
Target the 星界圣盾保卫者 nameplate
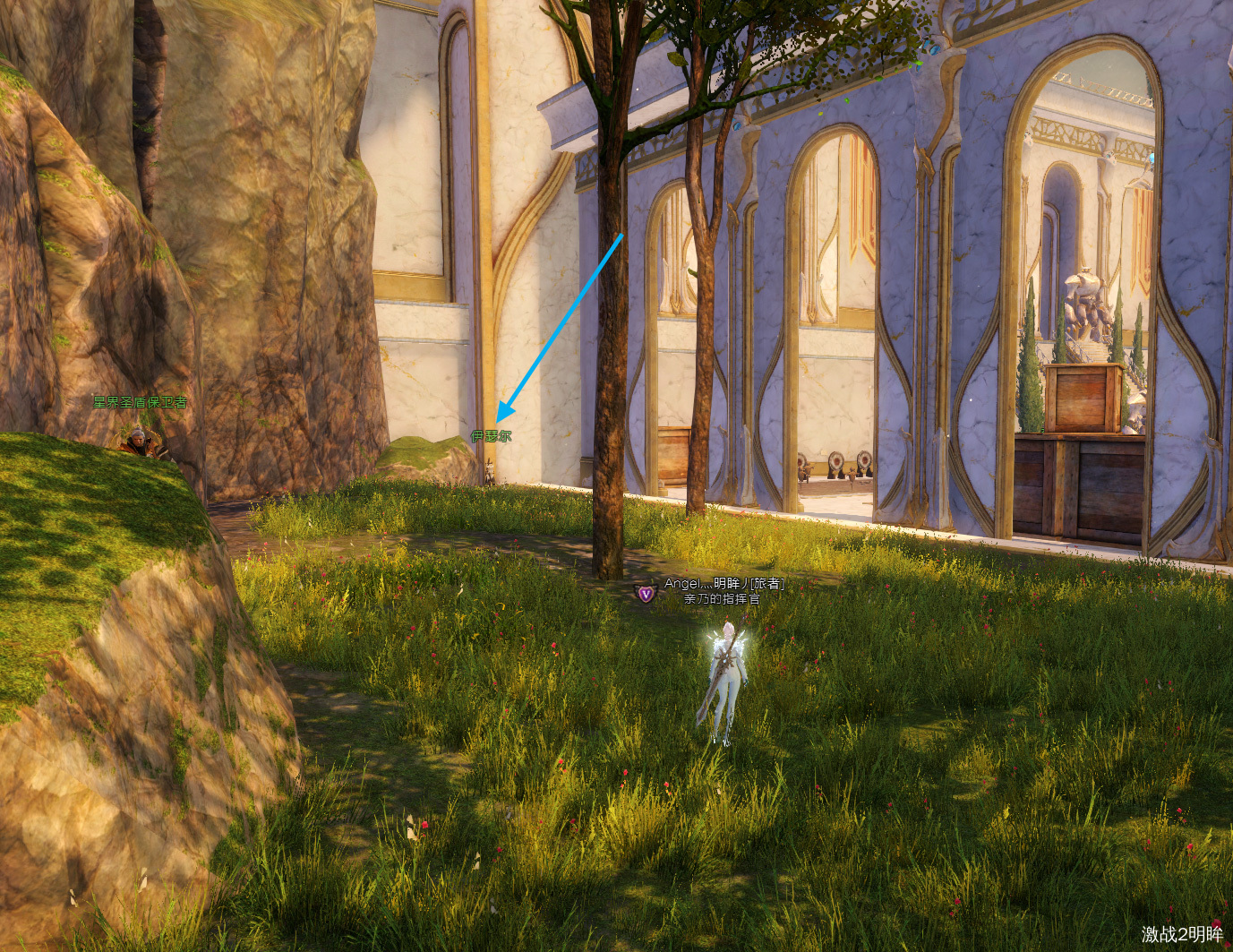tap(141, 403)
